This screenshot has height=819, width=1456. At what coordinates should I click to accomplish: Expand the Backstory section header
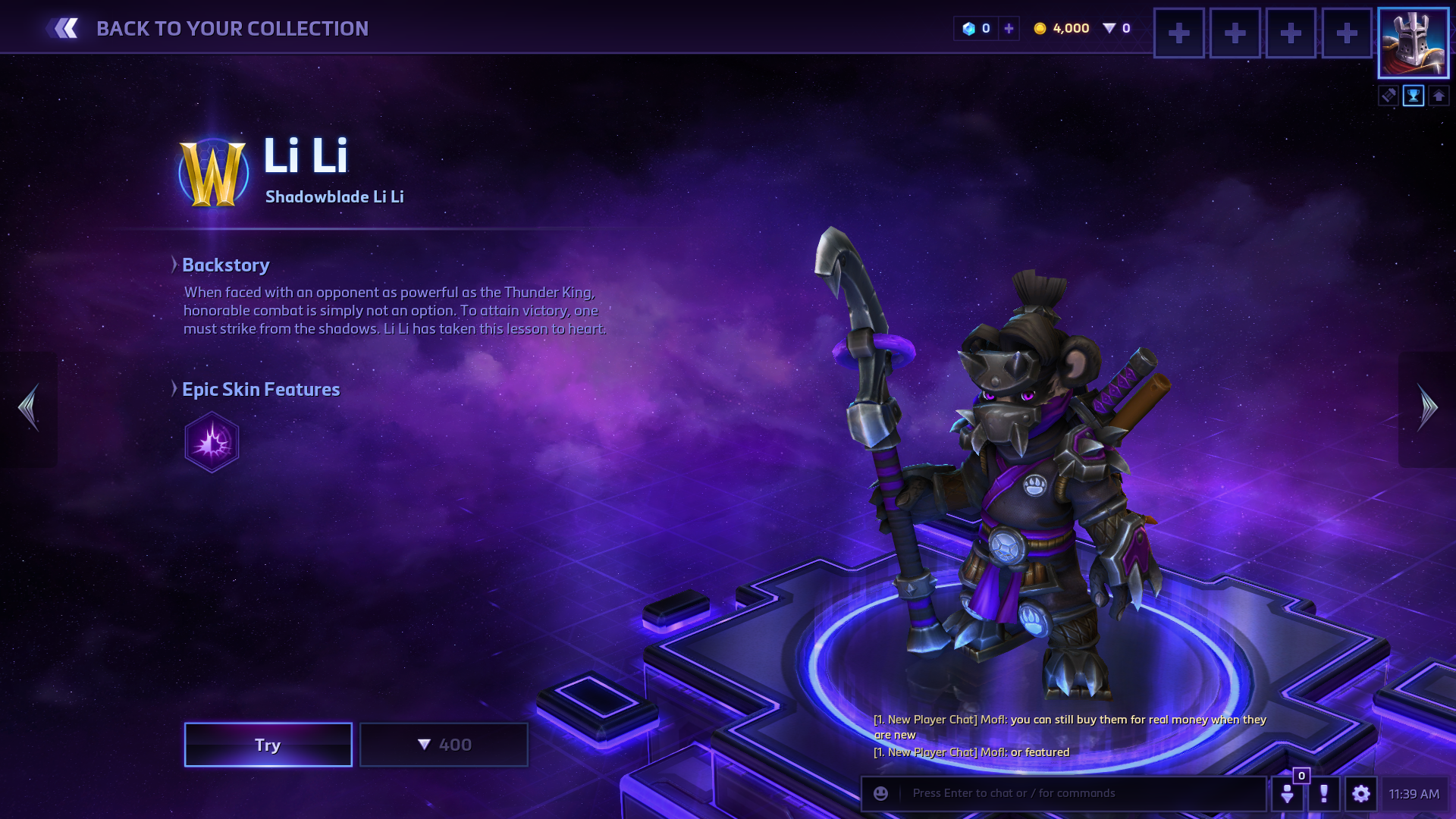225,265
